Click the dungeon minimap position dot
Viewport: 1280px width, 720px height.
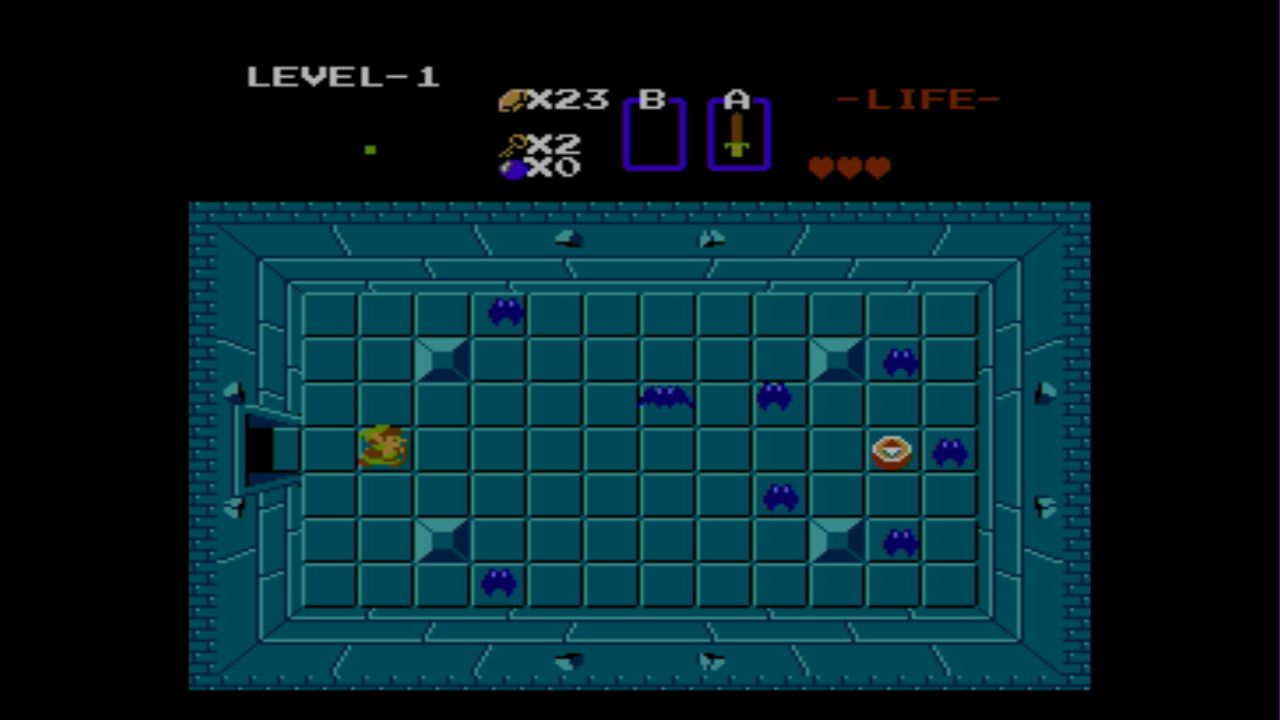[370, 150]
